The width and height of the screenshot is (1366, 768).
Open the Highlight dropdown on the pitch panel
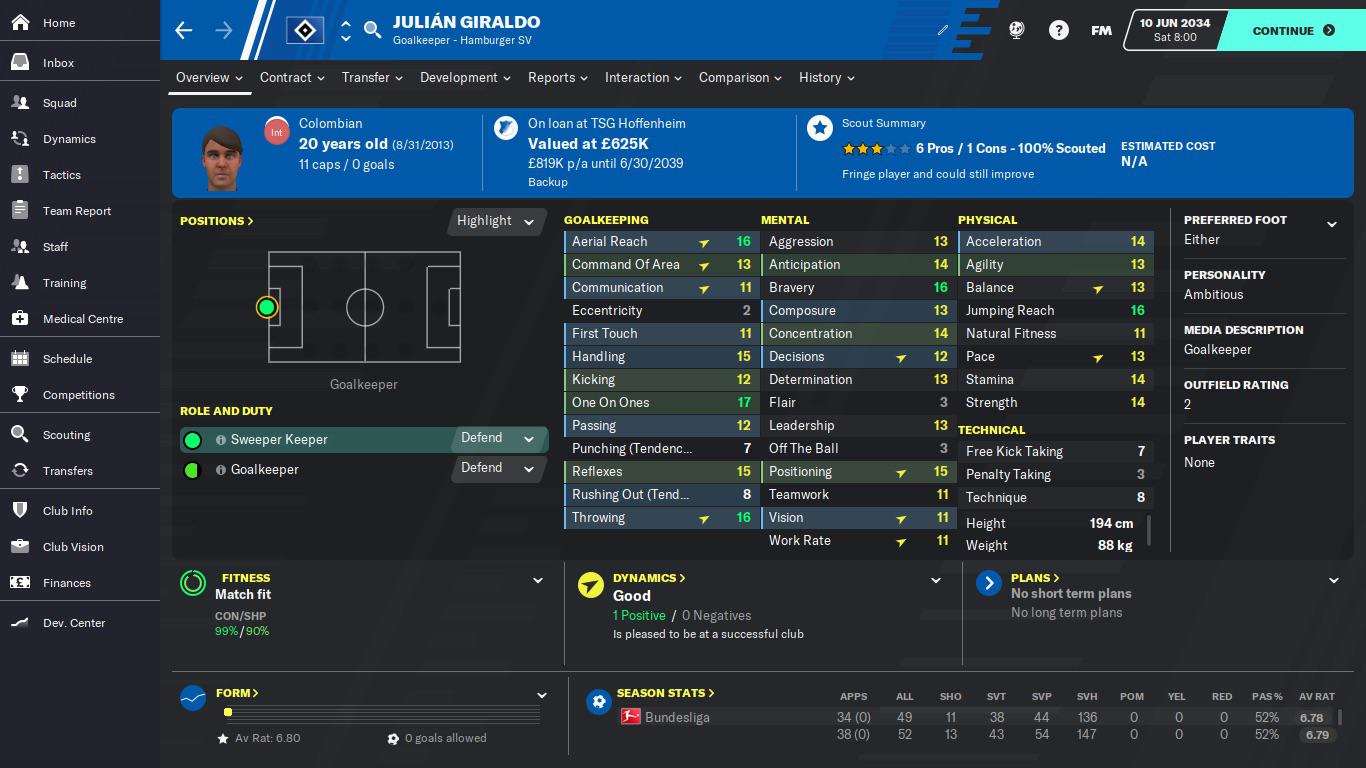495,221
